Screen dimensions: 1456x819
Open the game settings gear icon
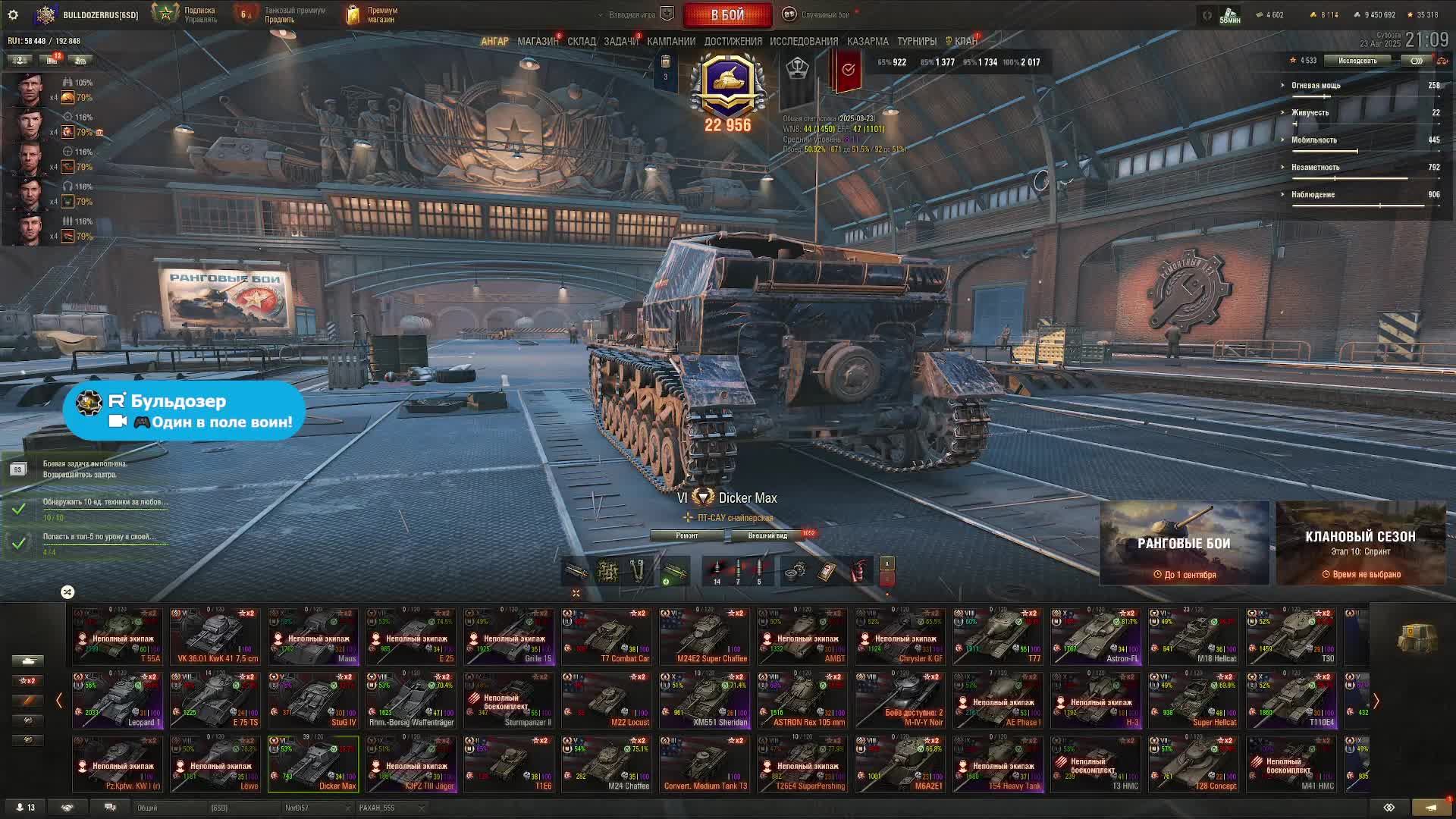click(x=13, y=14)
